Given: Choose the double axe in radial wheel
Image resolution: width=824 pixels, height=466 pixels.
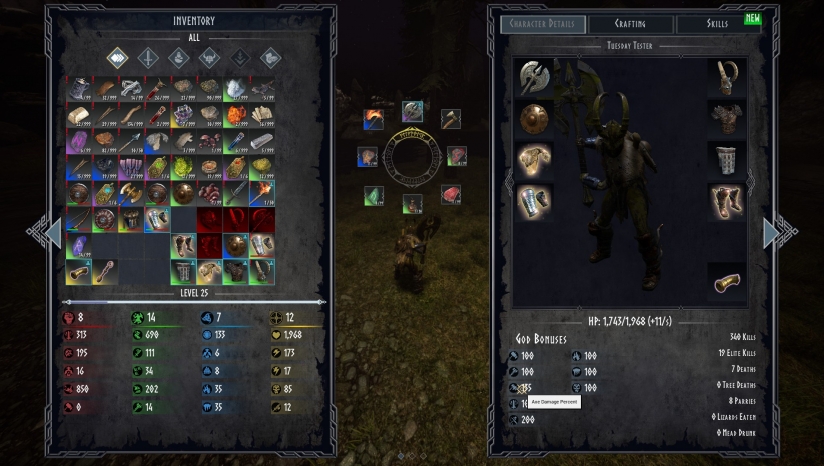Looking at the screenshot, I should pyautogui.click(x=412, y=110).
